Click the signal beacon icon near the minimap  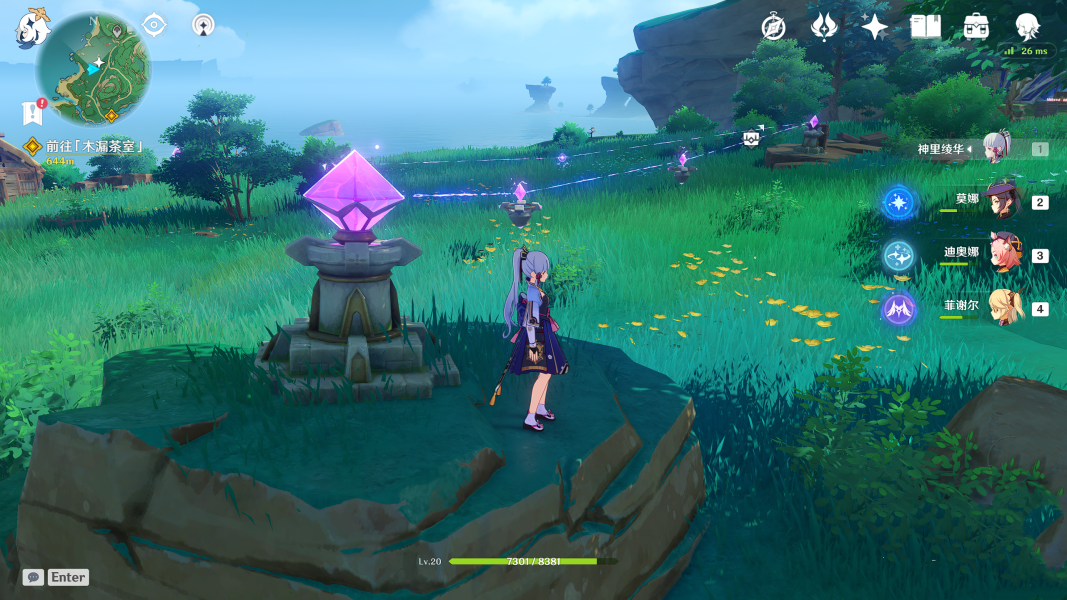(x=203, y=25)
